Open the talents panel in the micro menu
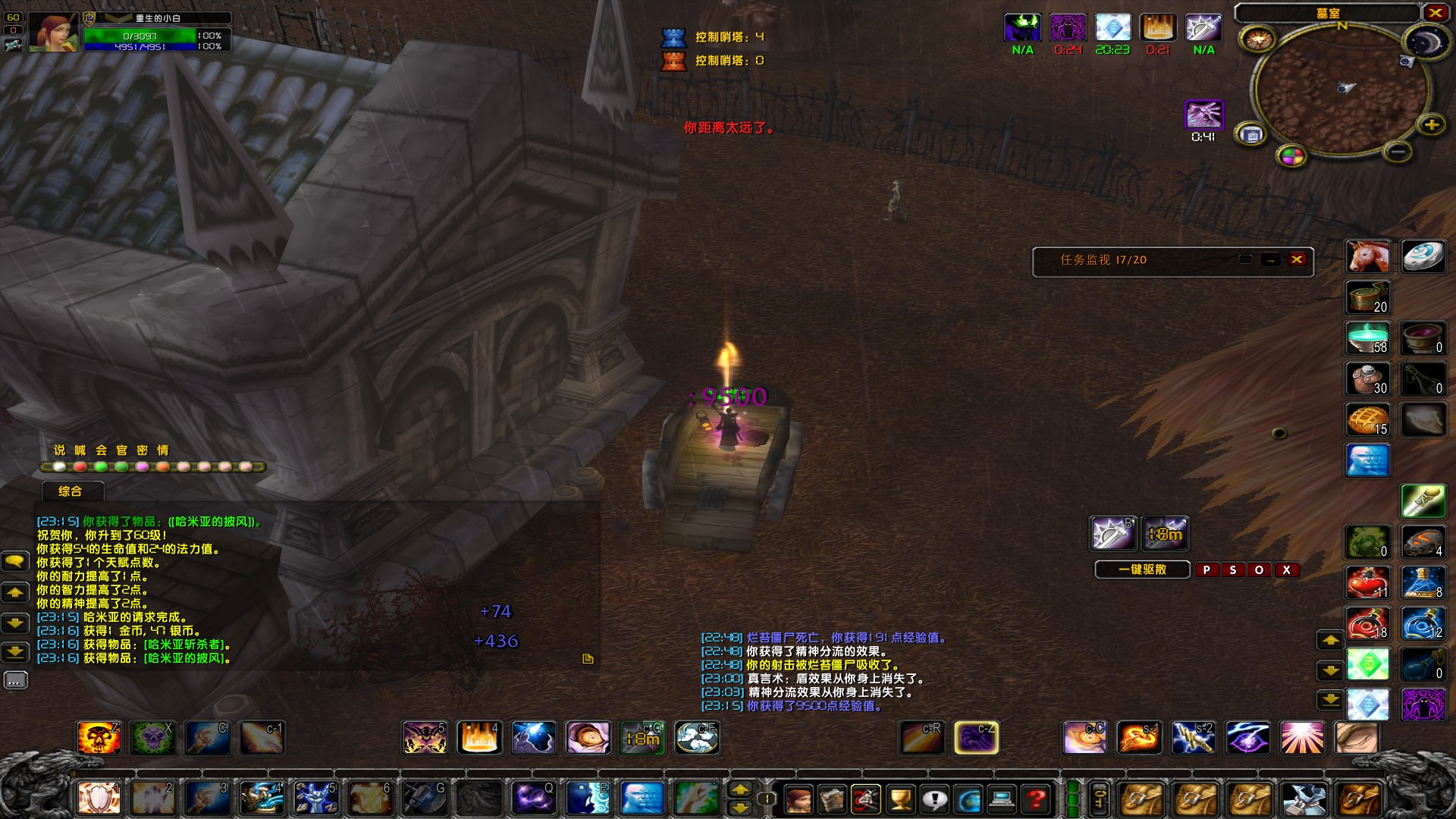This screenshot has height=819, width=1456. [867, 799]
